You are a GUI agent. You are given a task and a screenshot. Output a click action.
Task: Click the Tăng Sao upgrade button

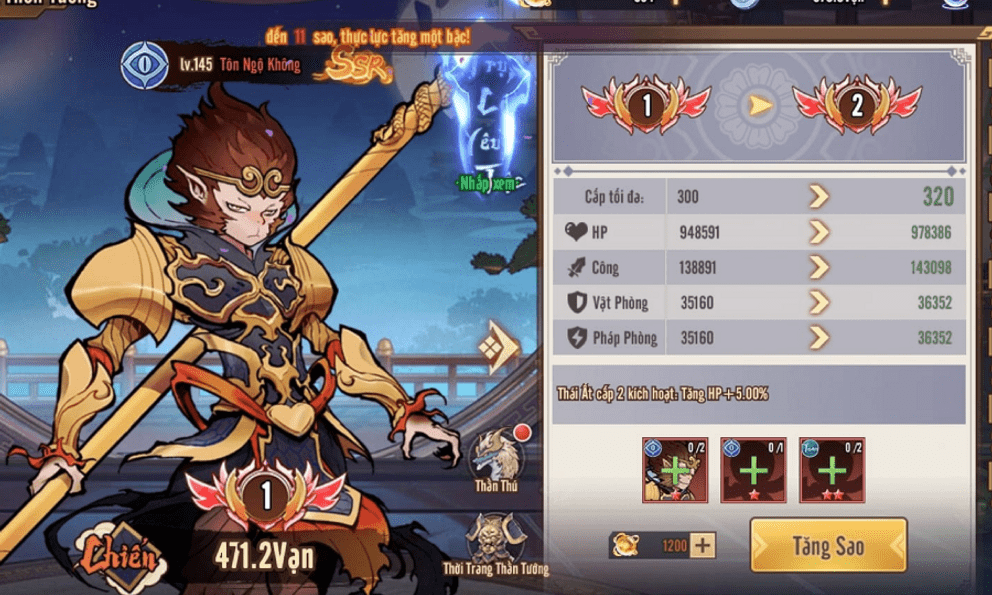tap(828, 546)
